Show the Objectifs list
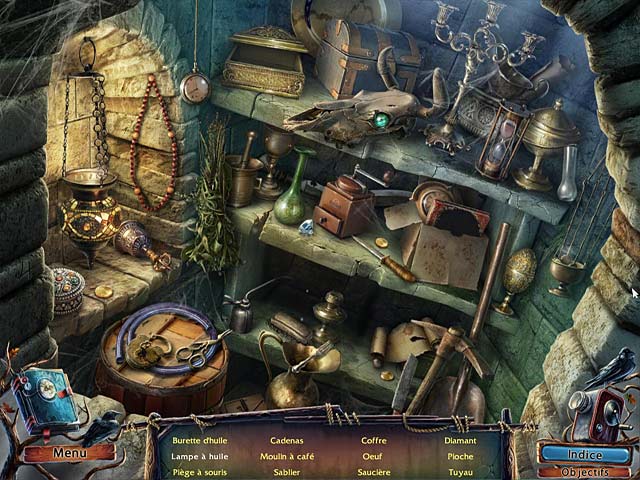The height and width of the screenshot is (480, 640). (584, 472)
